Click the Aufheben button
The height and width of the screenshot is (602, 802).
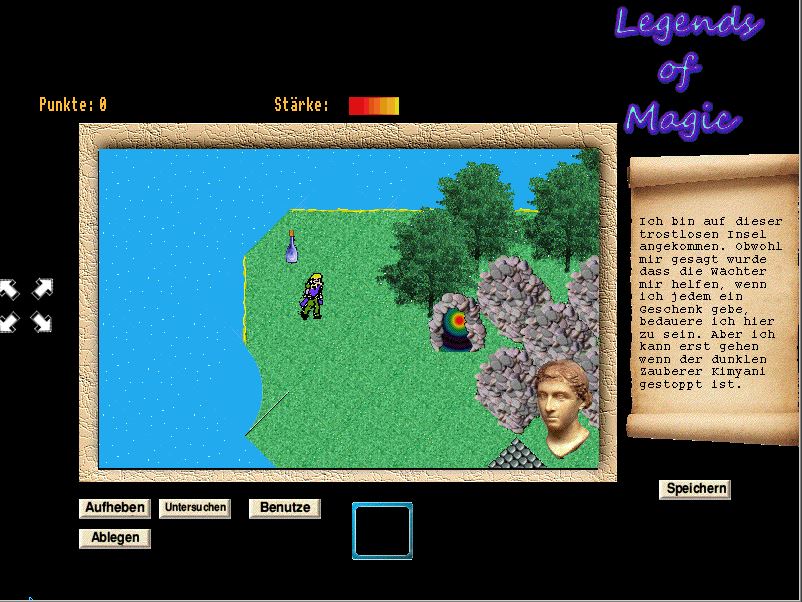click(116, 508)
